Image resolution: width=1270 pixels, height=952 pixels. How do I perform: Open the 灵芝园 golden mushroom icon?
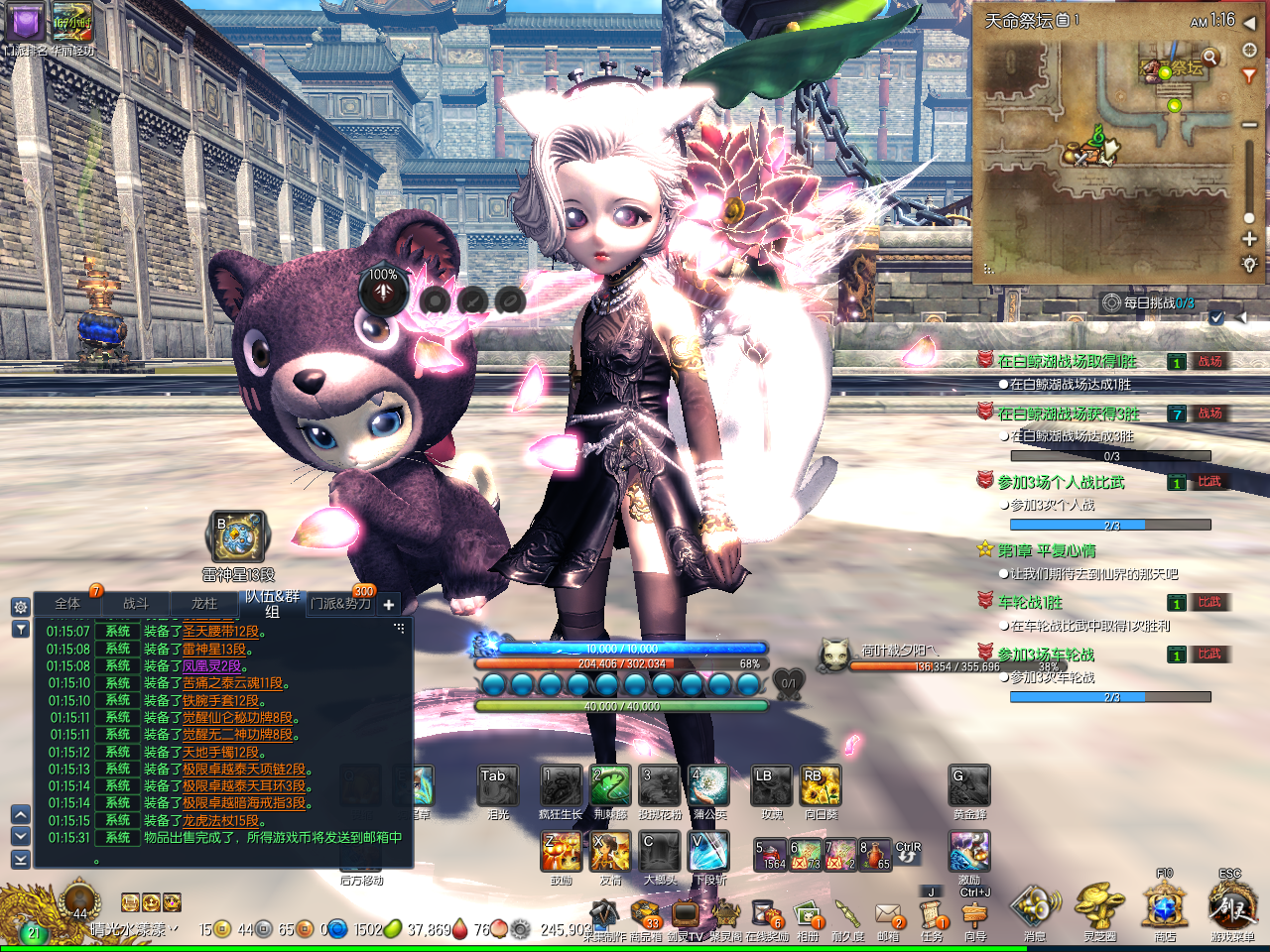(x=1099, y=905)
